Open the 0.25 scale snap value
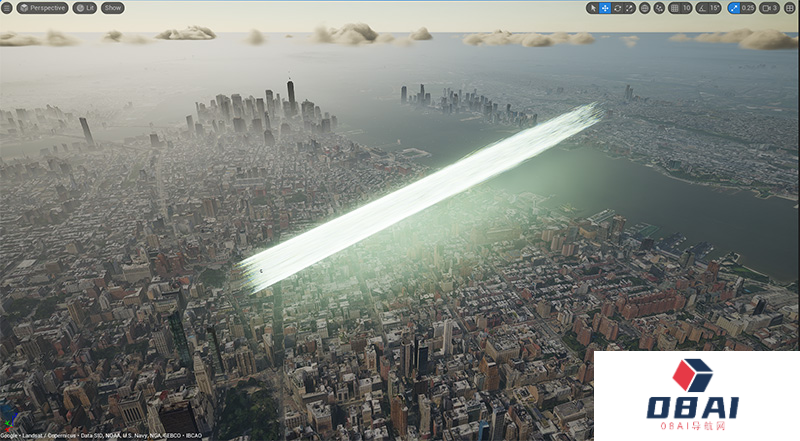Screen dimensions: 800x441 (748, 8)
